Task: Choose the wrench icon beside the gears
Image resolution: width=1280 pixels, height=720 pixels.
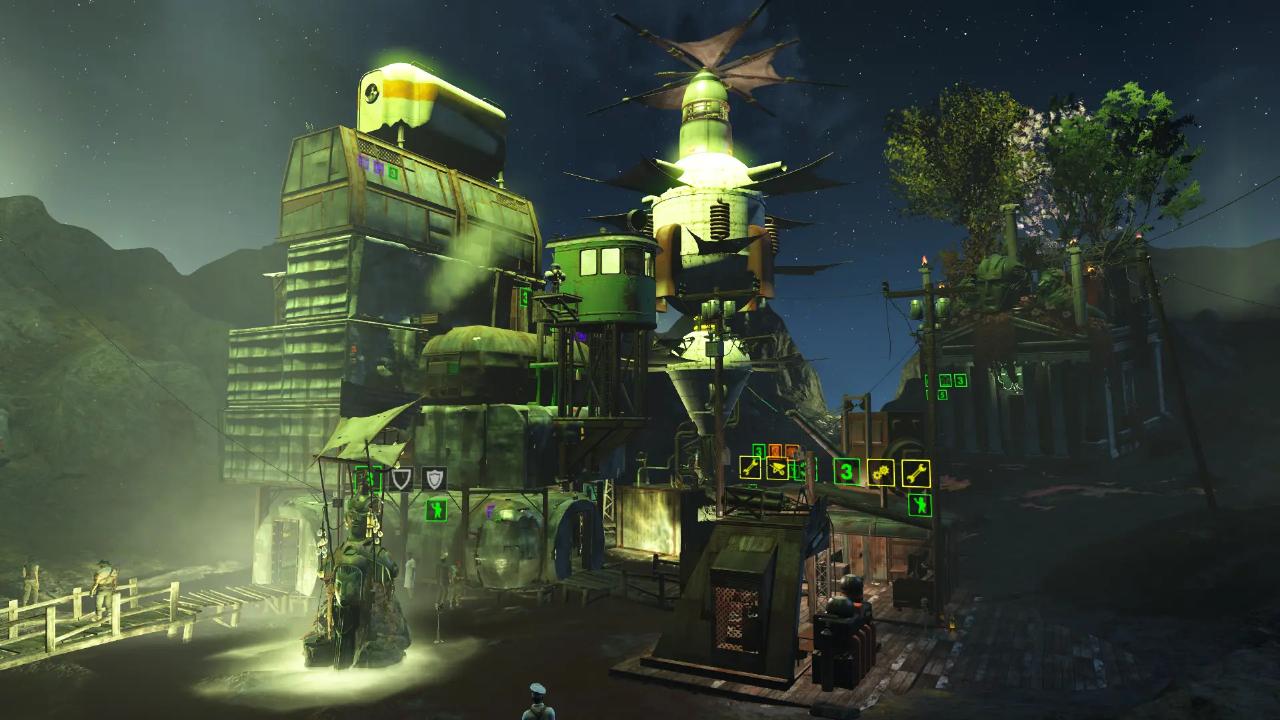Action: 916,473
